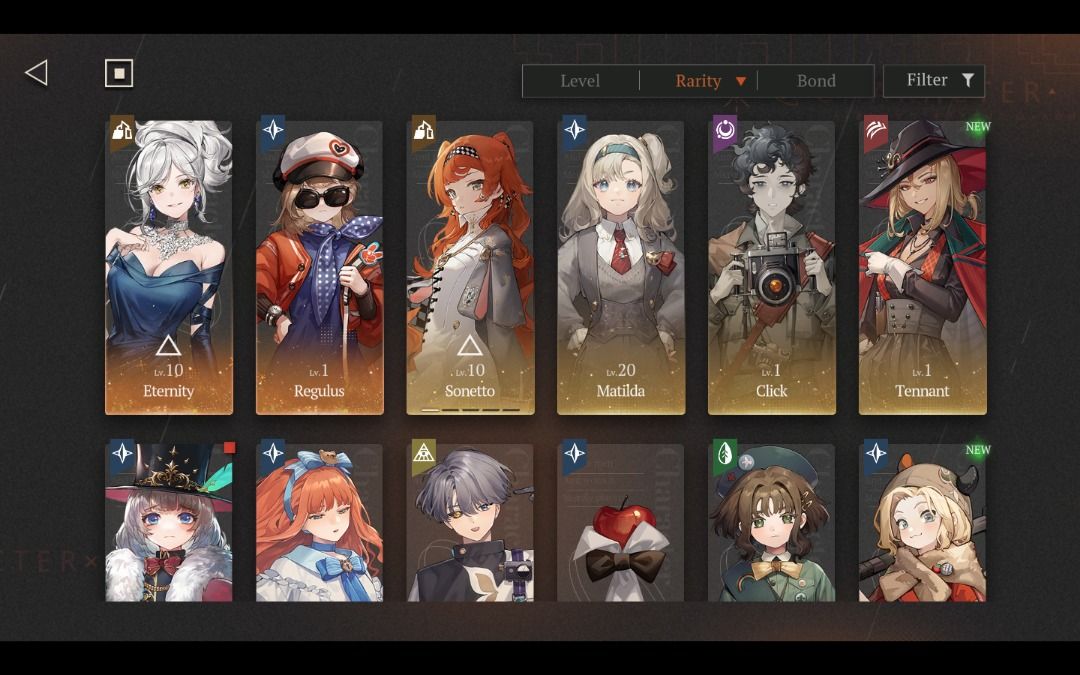The width and height of the screenshot is (1080, 675).
Task: Sort characters by Bond
Action: click(x=816, y=81)
